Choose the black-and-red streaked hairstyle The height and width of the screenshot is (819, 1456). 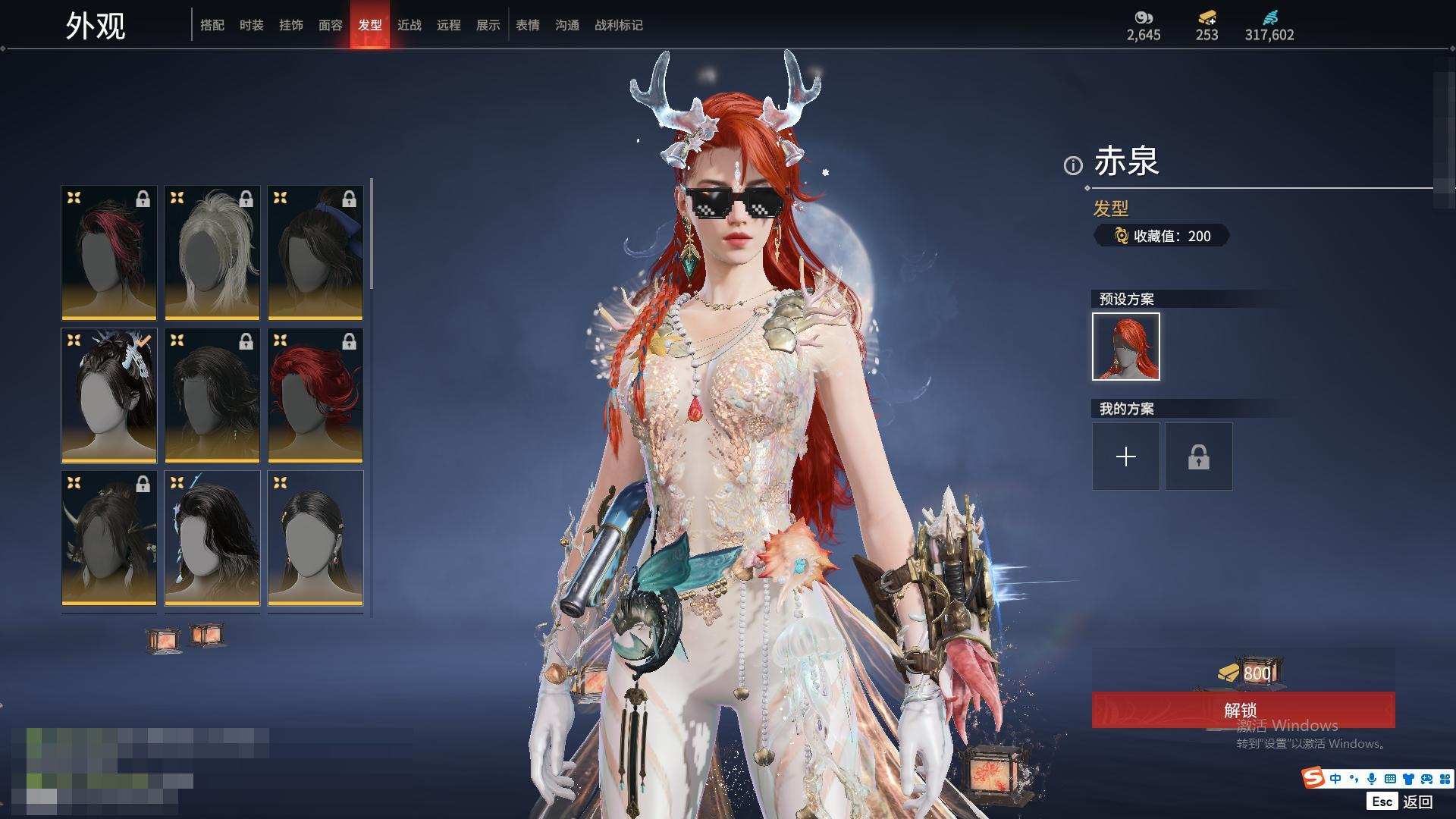[109, 253]
